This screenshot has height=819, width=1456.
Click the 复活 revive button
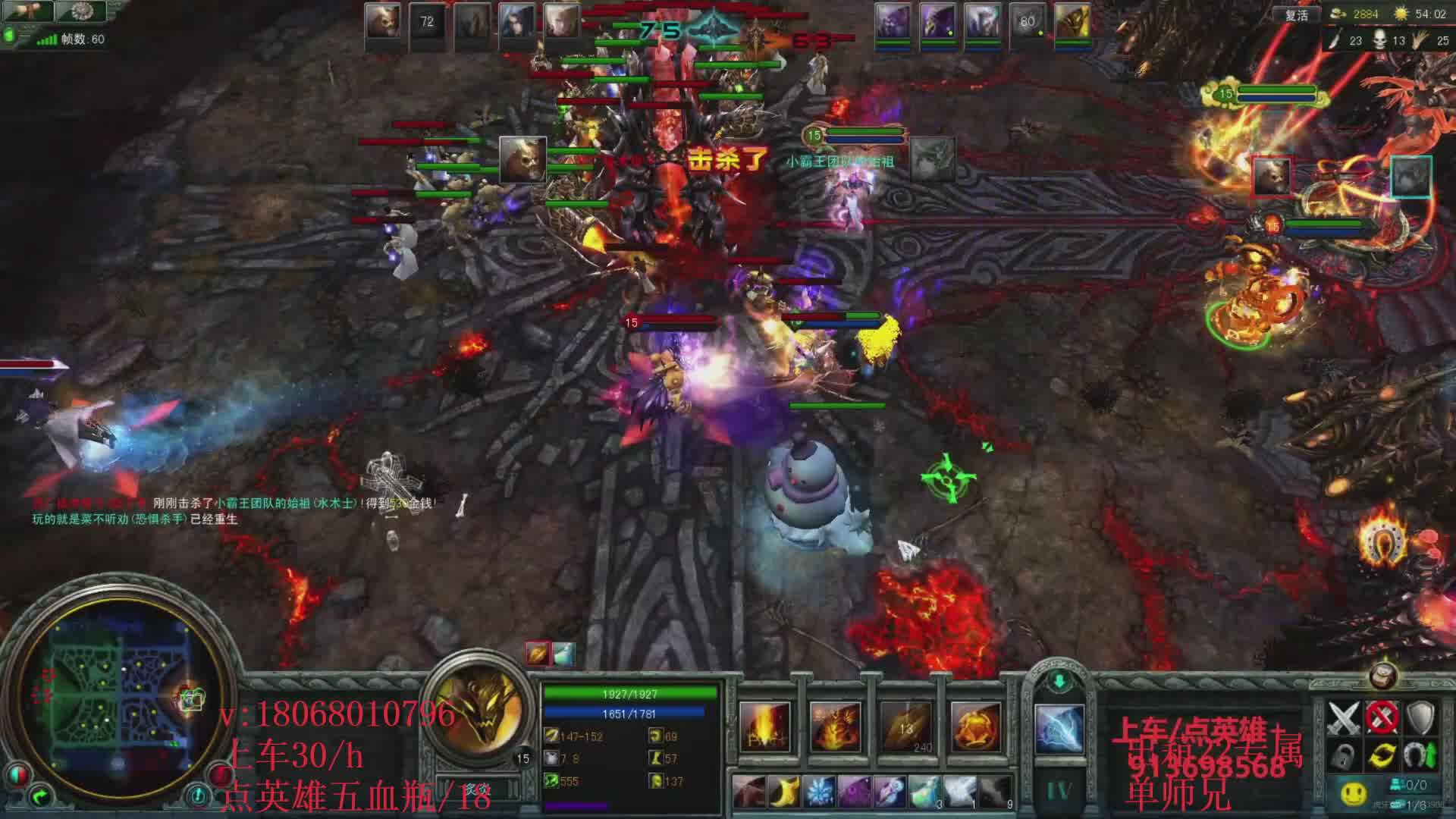coord(1296,15)
